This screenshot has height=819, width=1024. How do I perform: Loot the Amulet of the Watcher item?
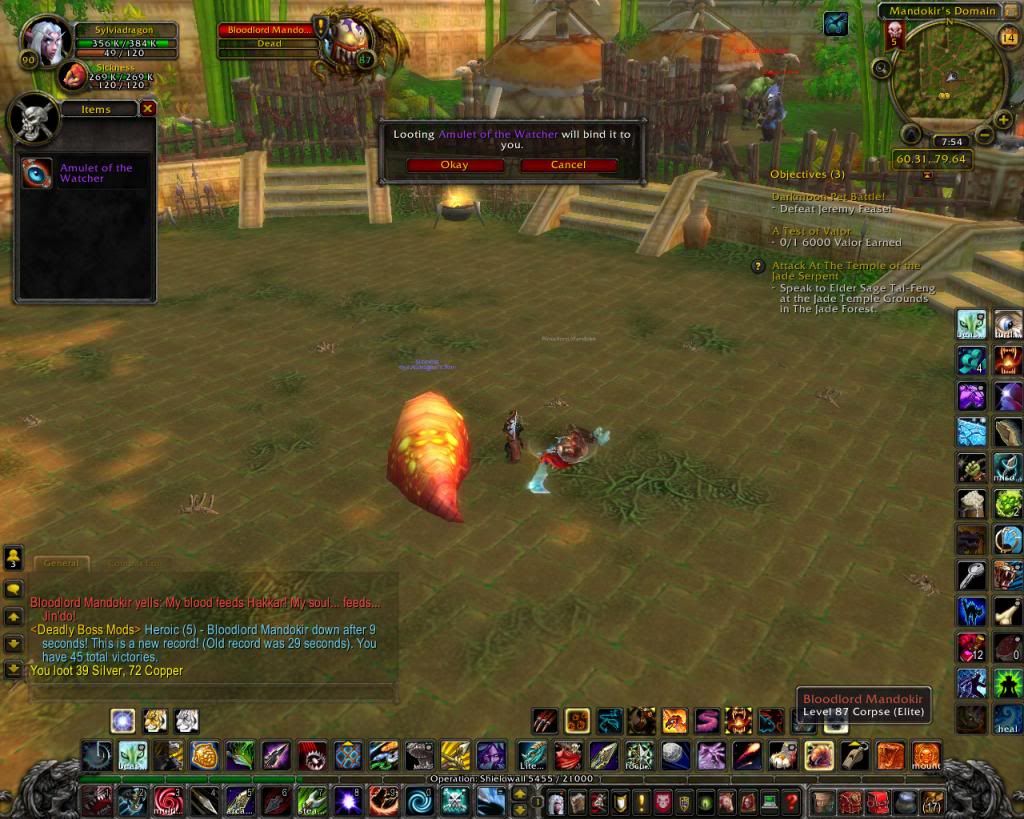[x=38, y=172]
